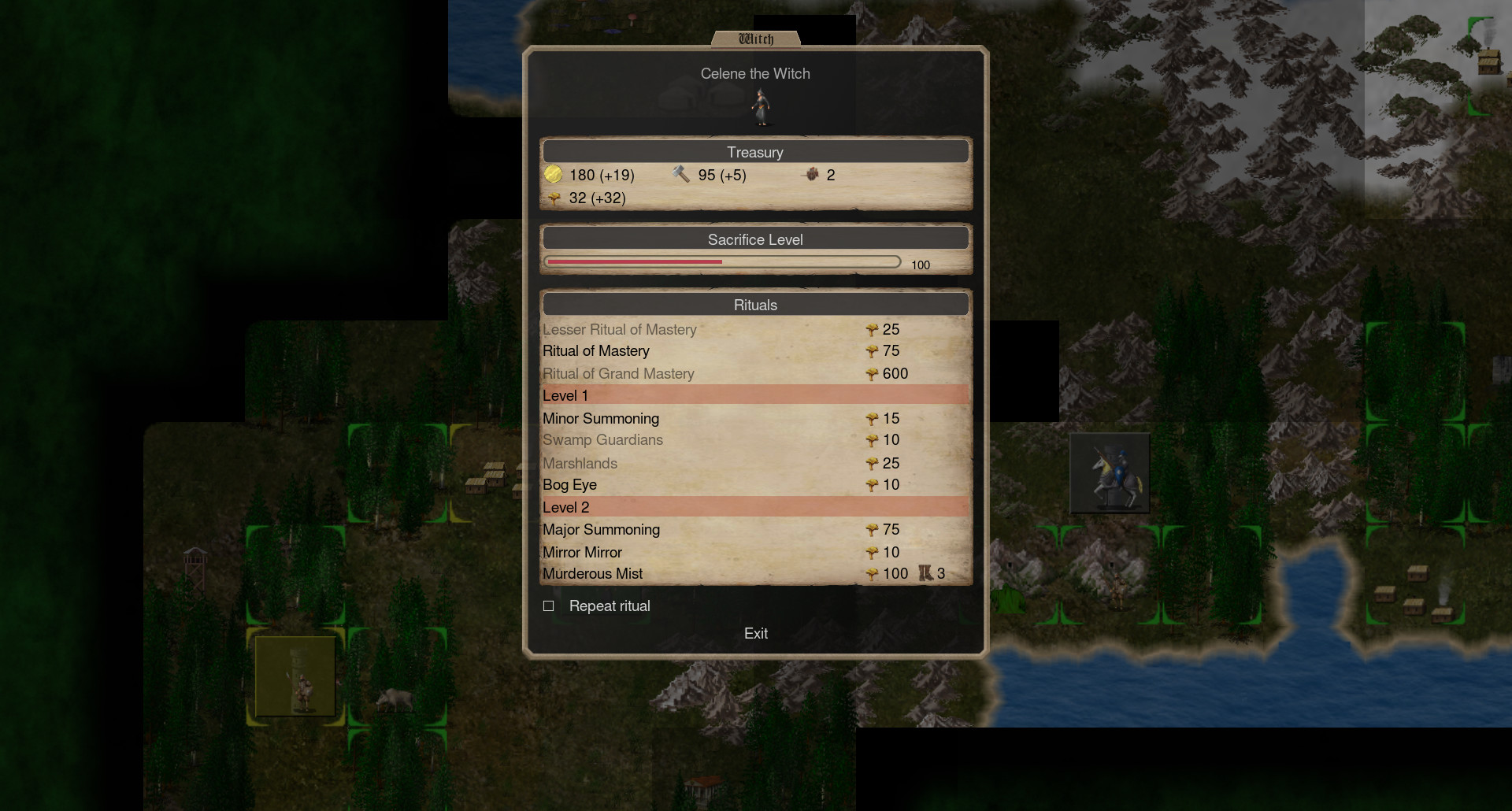Cast Major Summoning
Image resolution: width=1512 pixels, height=811 pixels.
[x=601, y=530]
